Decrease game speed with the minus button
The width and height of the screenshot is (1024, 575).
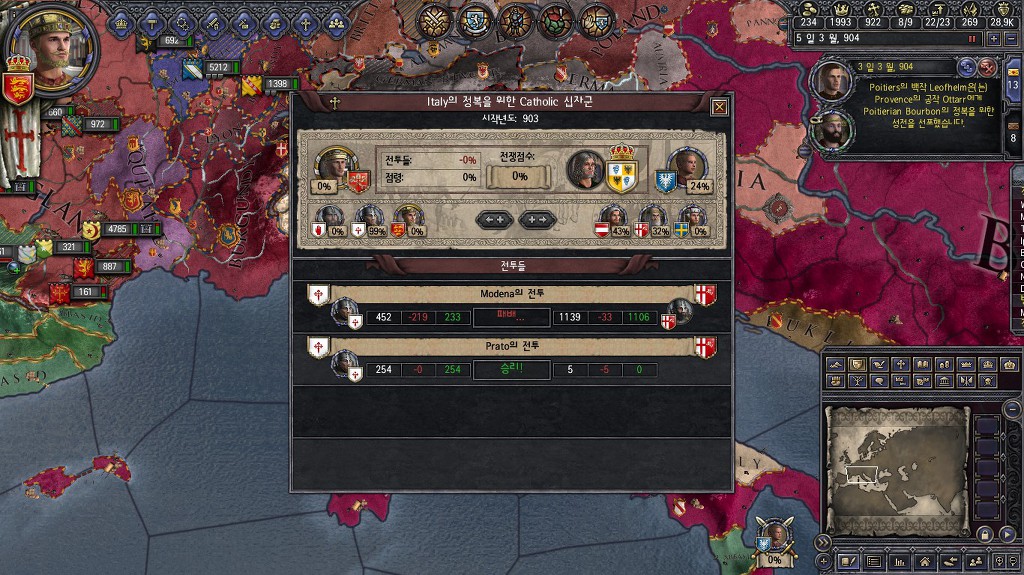tap(1011, 38)
